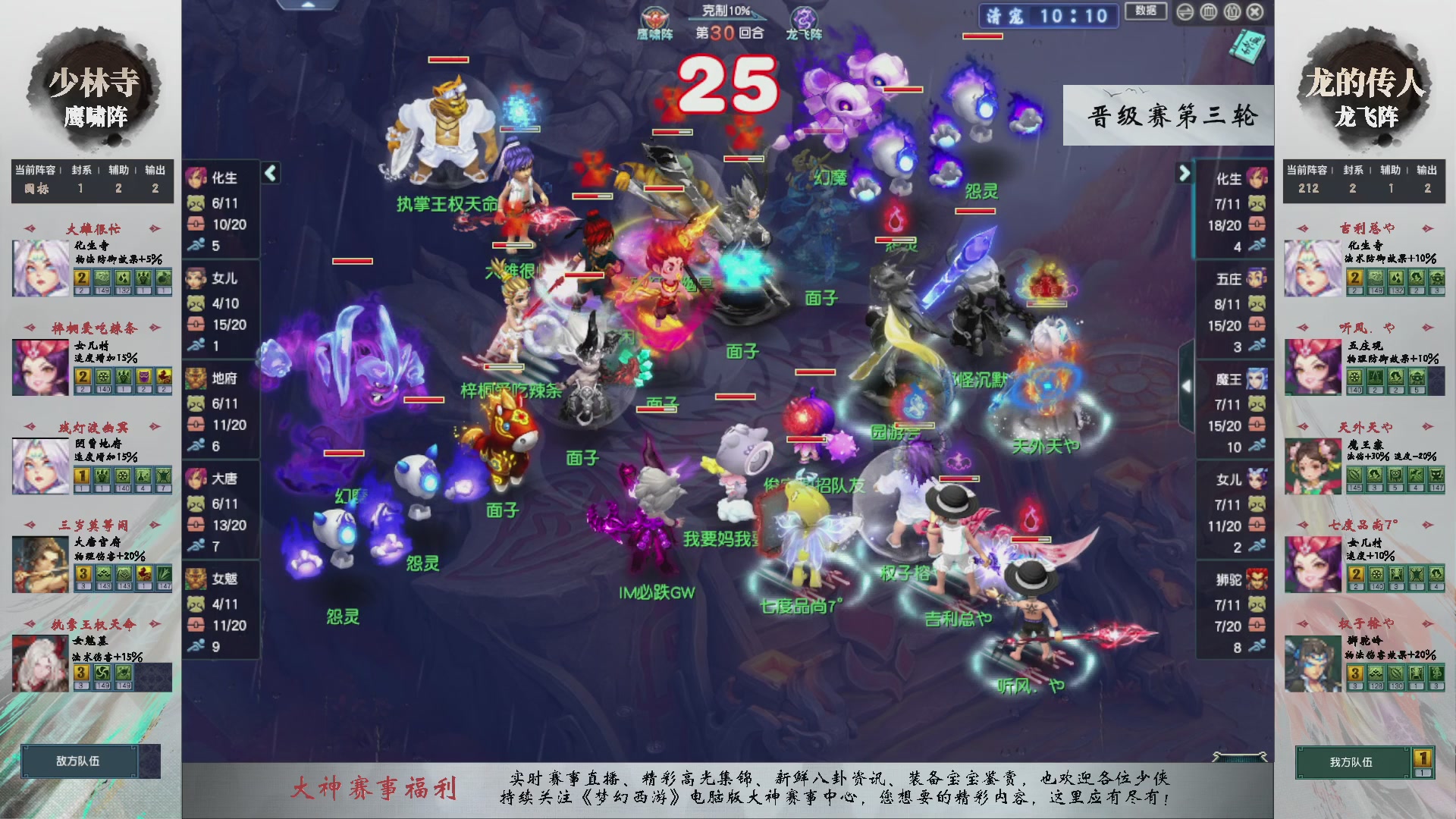Screen dimensions: 1456x819
Task: Open the strategy book icon below the toolbar
Action: [1249, 45]
